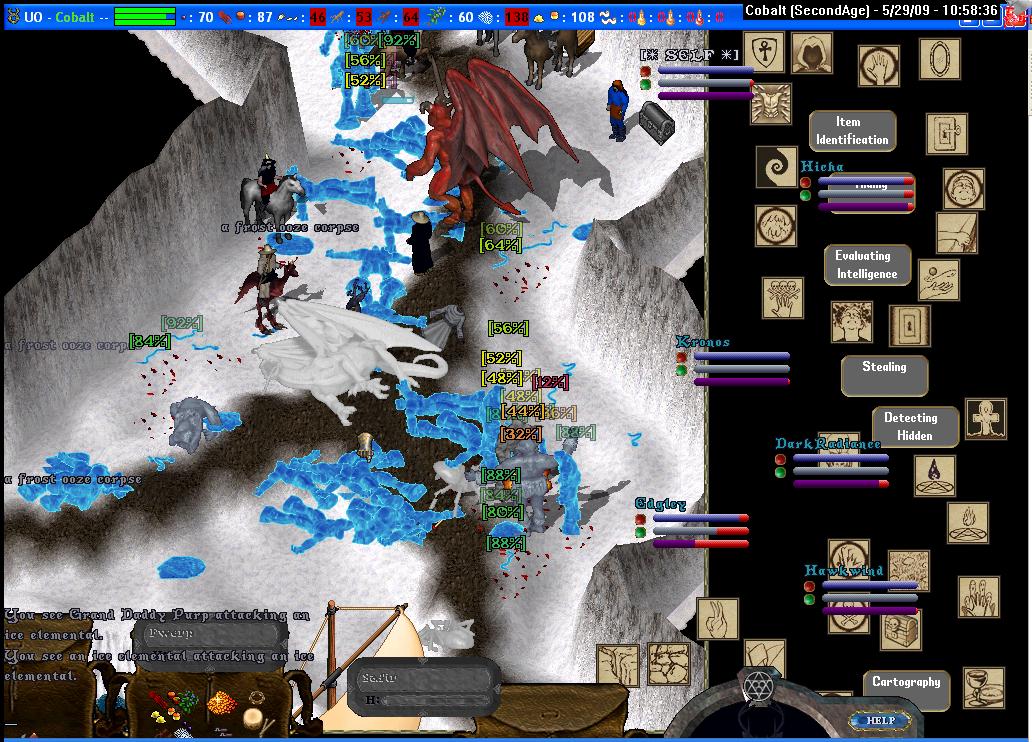Cast the purple flame pentagram spell
This screenshot has height=742, width=1032.
pos(933,476)
